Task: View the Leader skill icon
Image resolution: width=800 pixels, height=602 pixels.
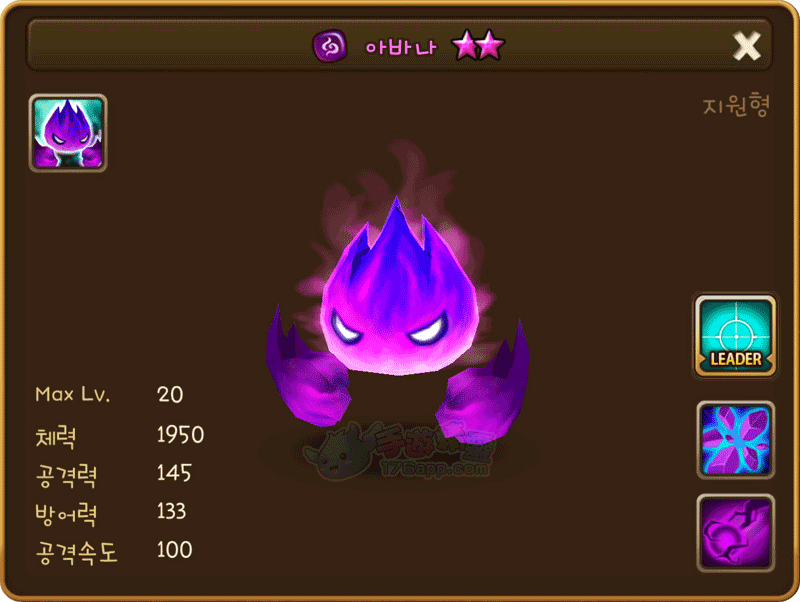Action: click(735, 336)
